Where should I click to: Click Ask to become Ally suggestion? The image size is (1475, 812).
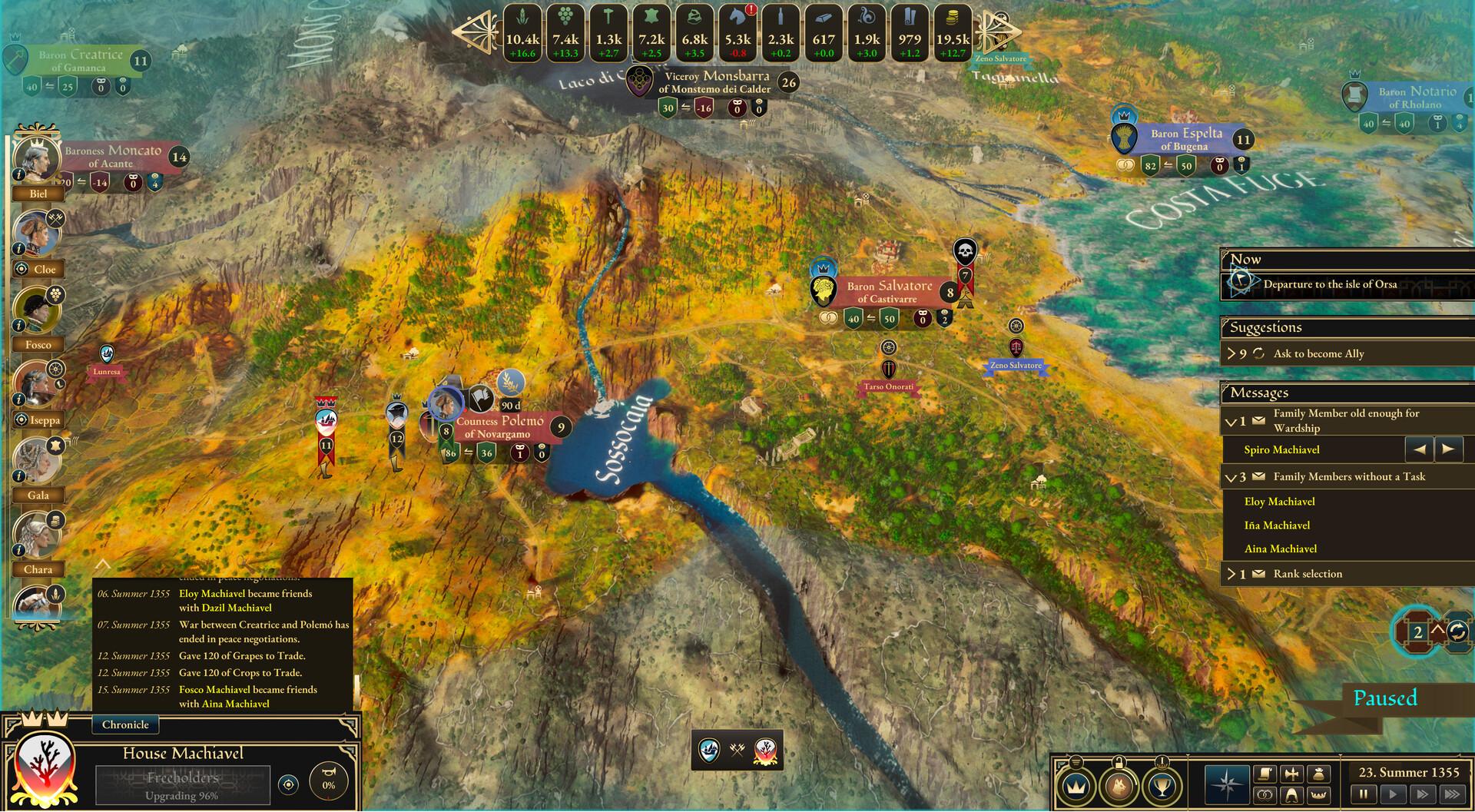click(1319, 353)
